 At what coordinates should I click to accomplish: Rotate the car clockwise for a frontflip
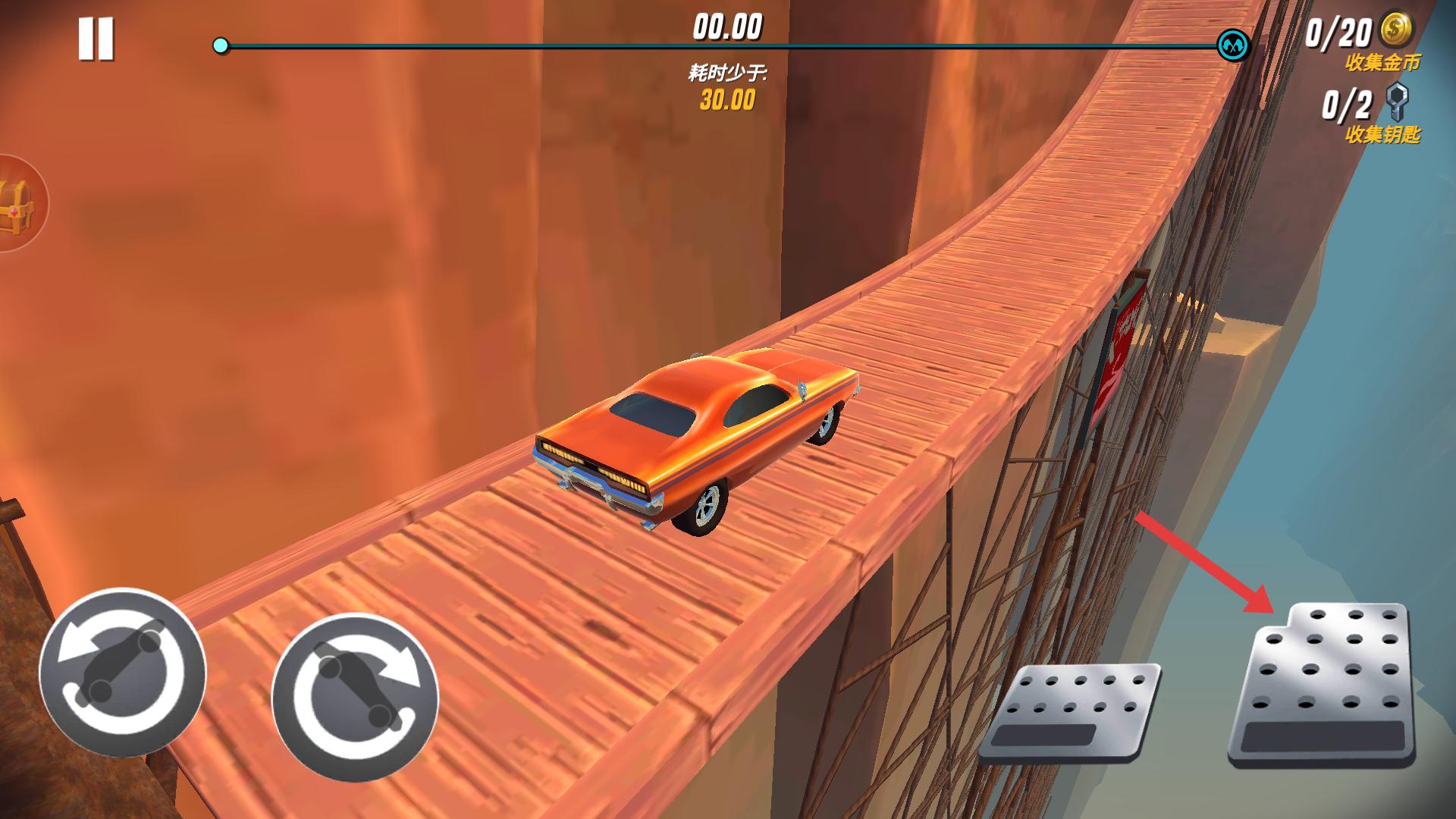pyautogui.click(x=355, y=696)
